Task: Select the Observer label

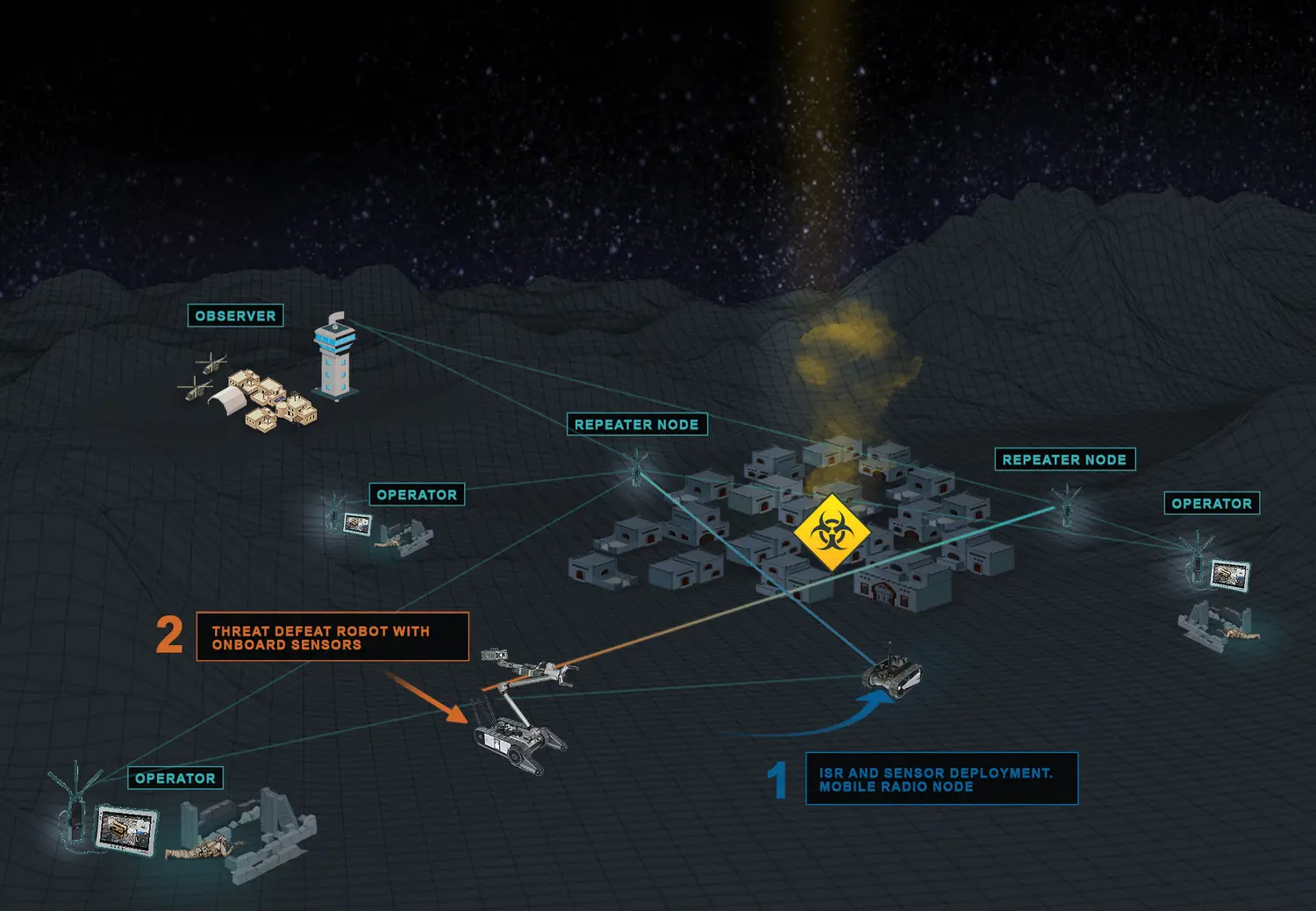Action: [x=235, y=316]
